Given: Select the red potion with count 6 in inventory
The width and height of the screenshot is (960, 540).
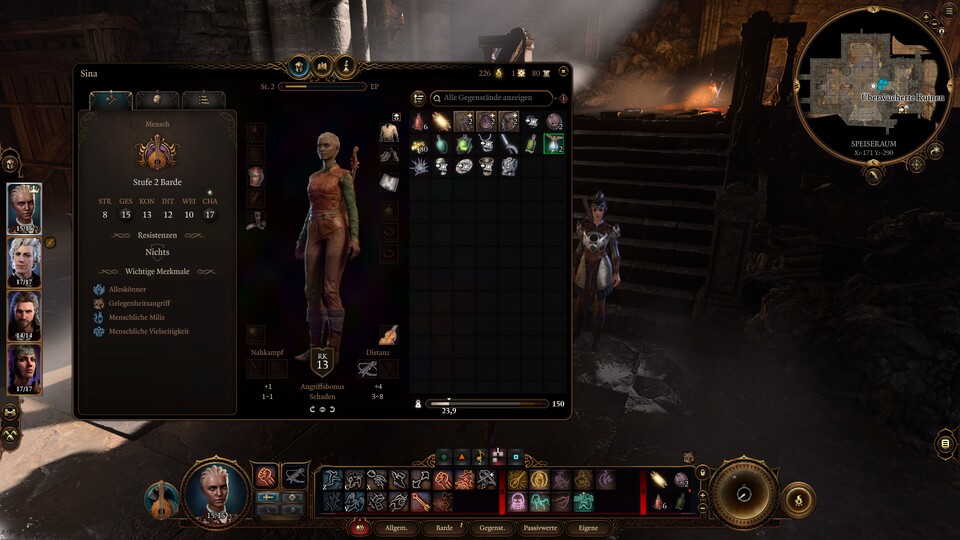Looking at the screenshot, I should [419, 122].
